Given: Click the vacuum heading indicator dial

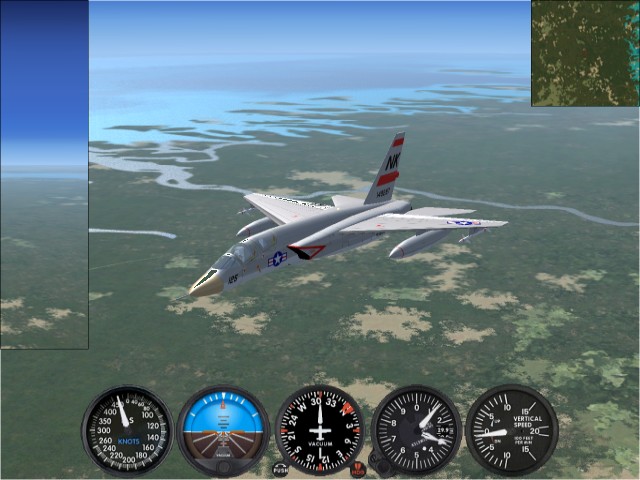Looking at the screenshot, I should point(320,430).
